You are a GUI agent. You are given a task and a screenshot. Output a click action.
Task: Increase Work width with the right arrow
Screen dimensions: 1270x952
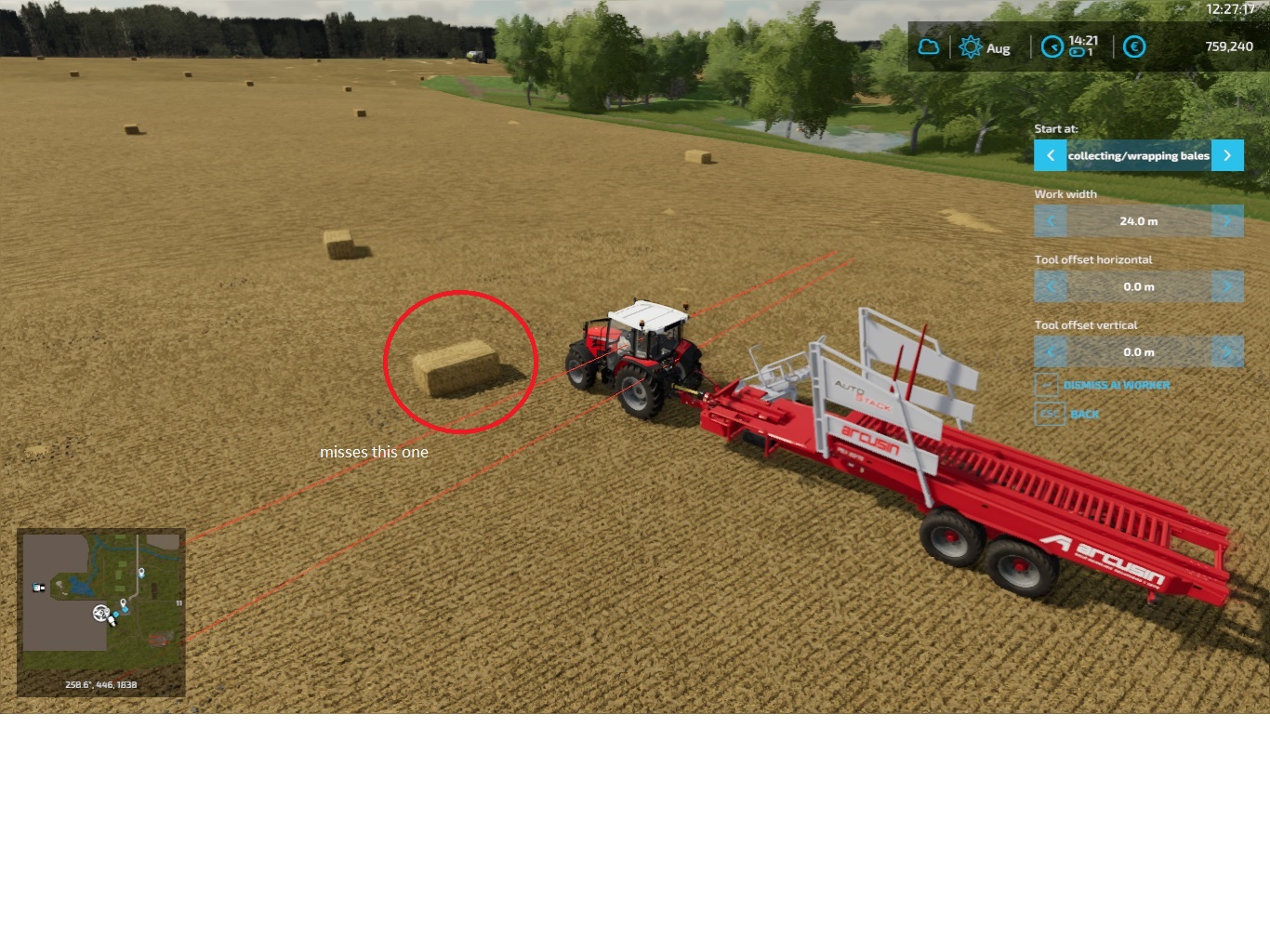pyautogui.click(x=1227, y=220)
